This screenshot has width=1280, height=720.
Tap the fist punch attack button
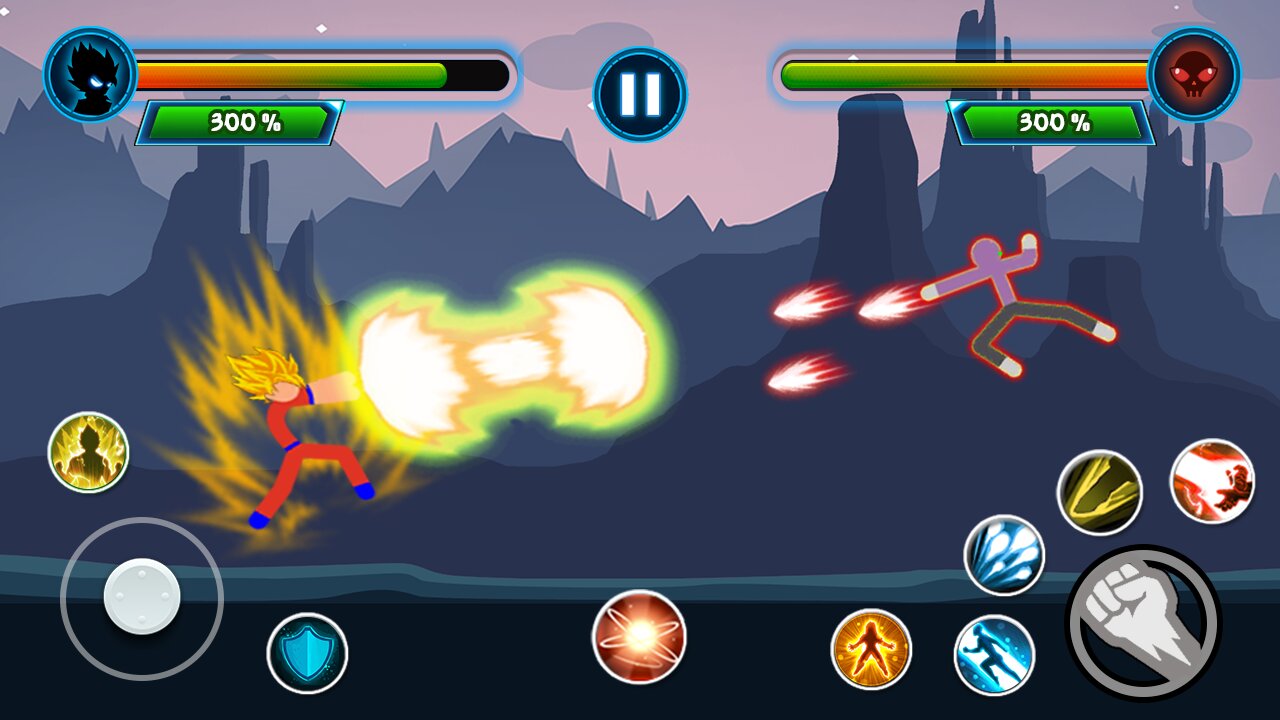pyautogui.click(x=1143, y=622)
